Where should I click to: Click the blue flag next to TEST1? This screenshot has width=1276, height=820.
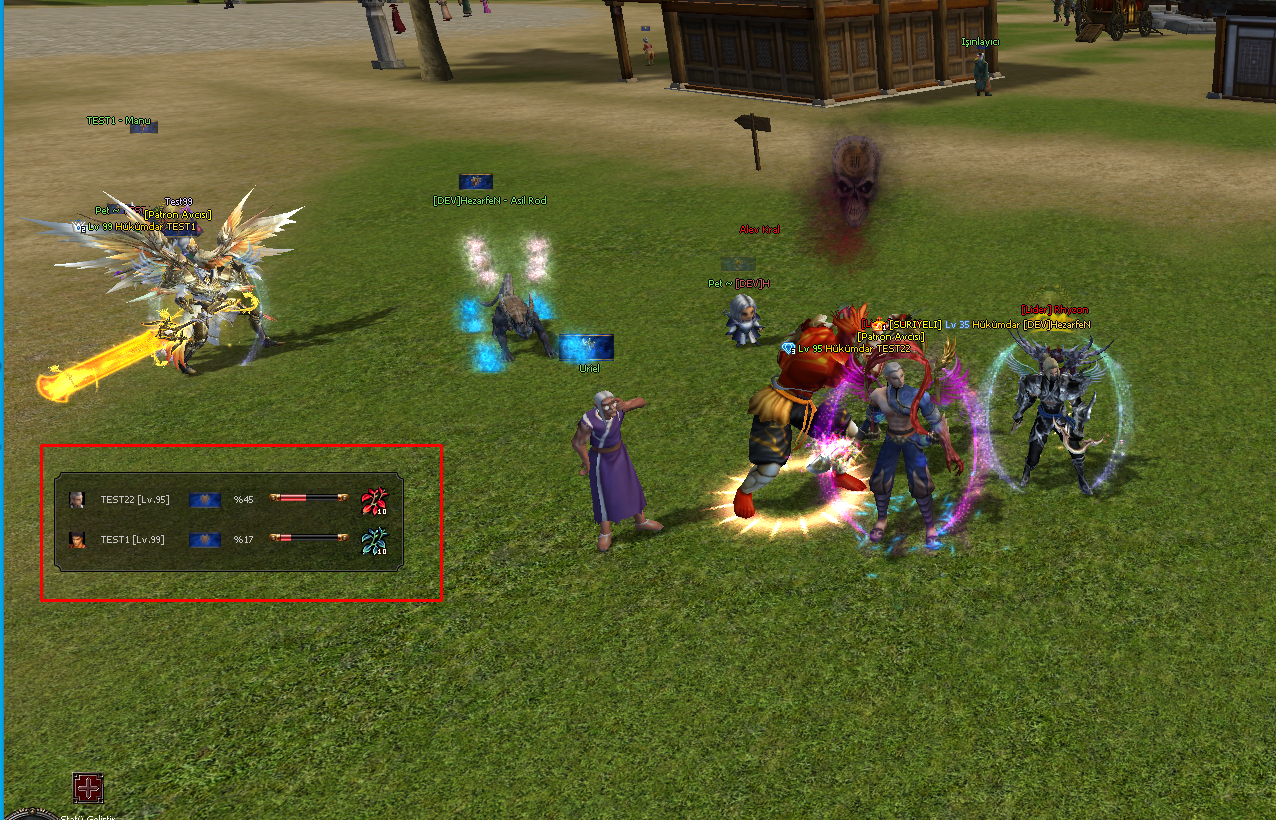click(205, 540)
